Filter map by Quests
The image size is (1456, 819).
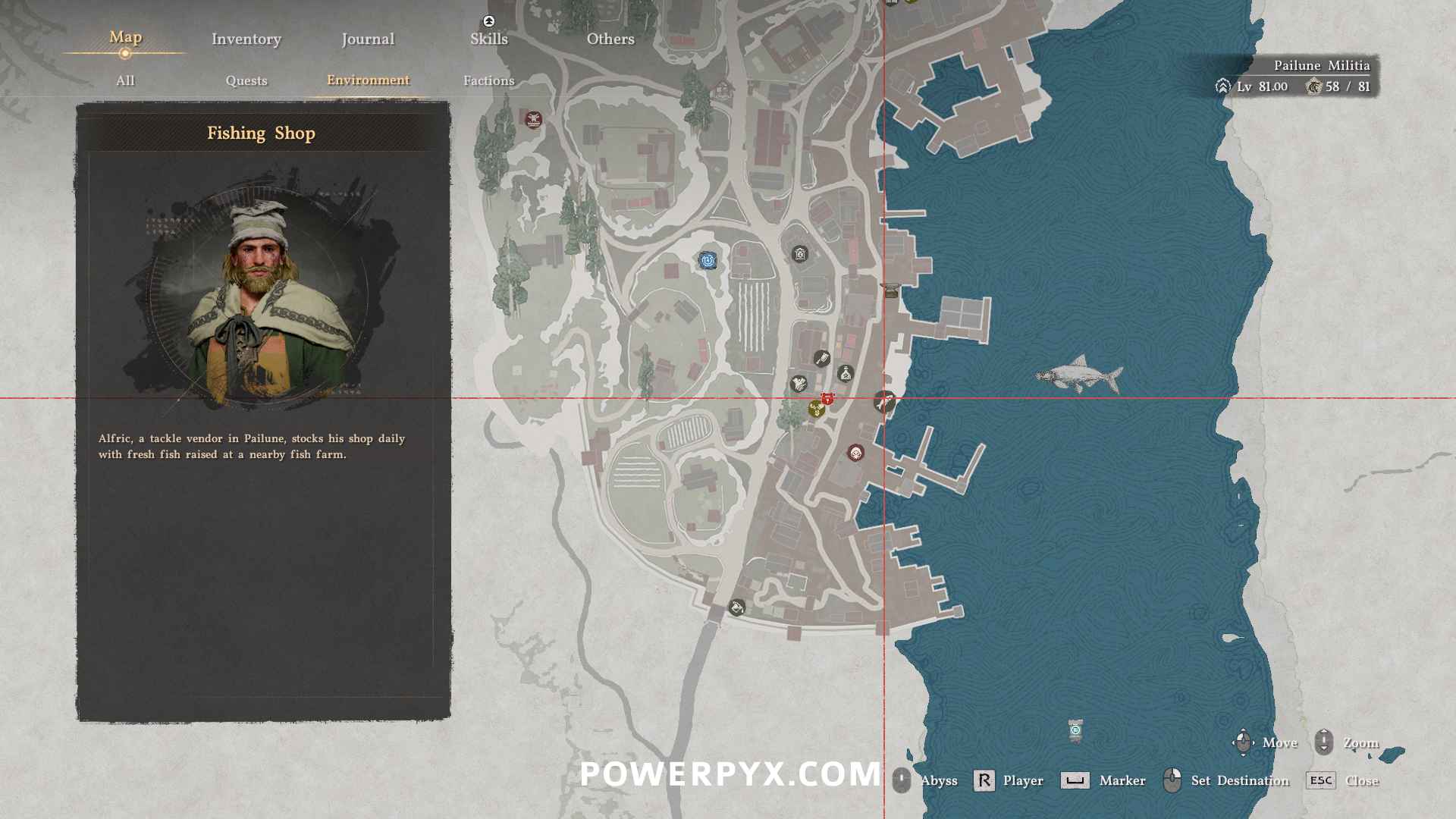pyautogui.click(x=246, y=80)
